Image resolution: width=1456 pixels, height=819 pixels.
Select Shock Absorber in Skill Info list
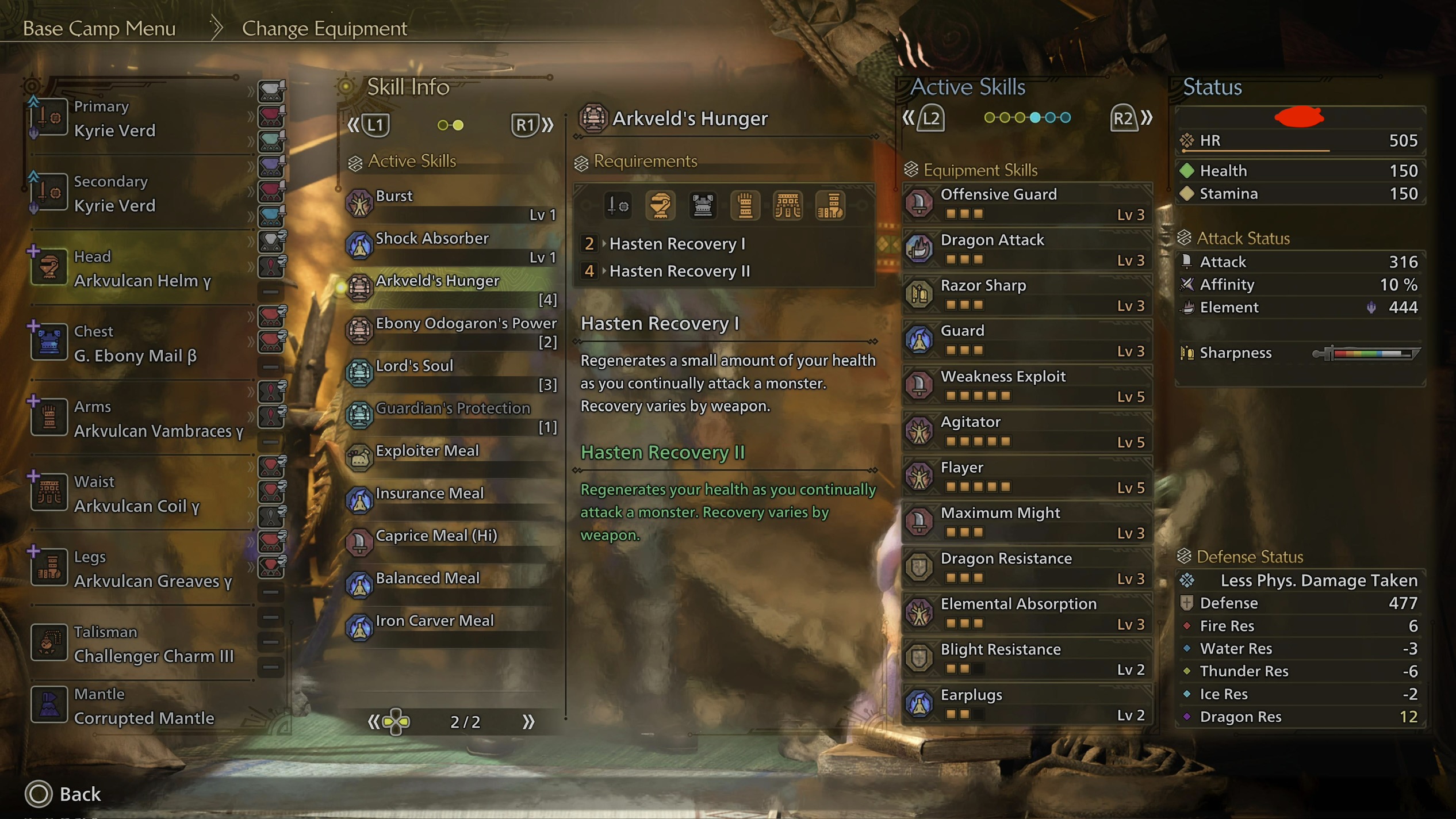pyautogui.click(x=451, y=247)
